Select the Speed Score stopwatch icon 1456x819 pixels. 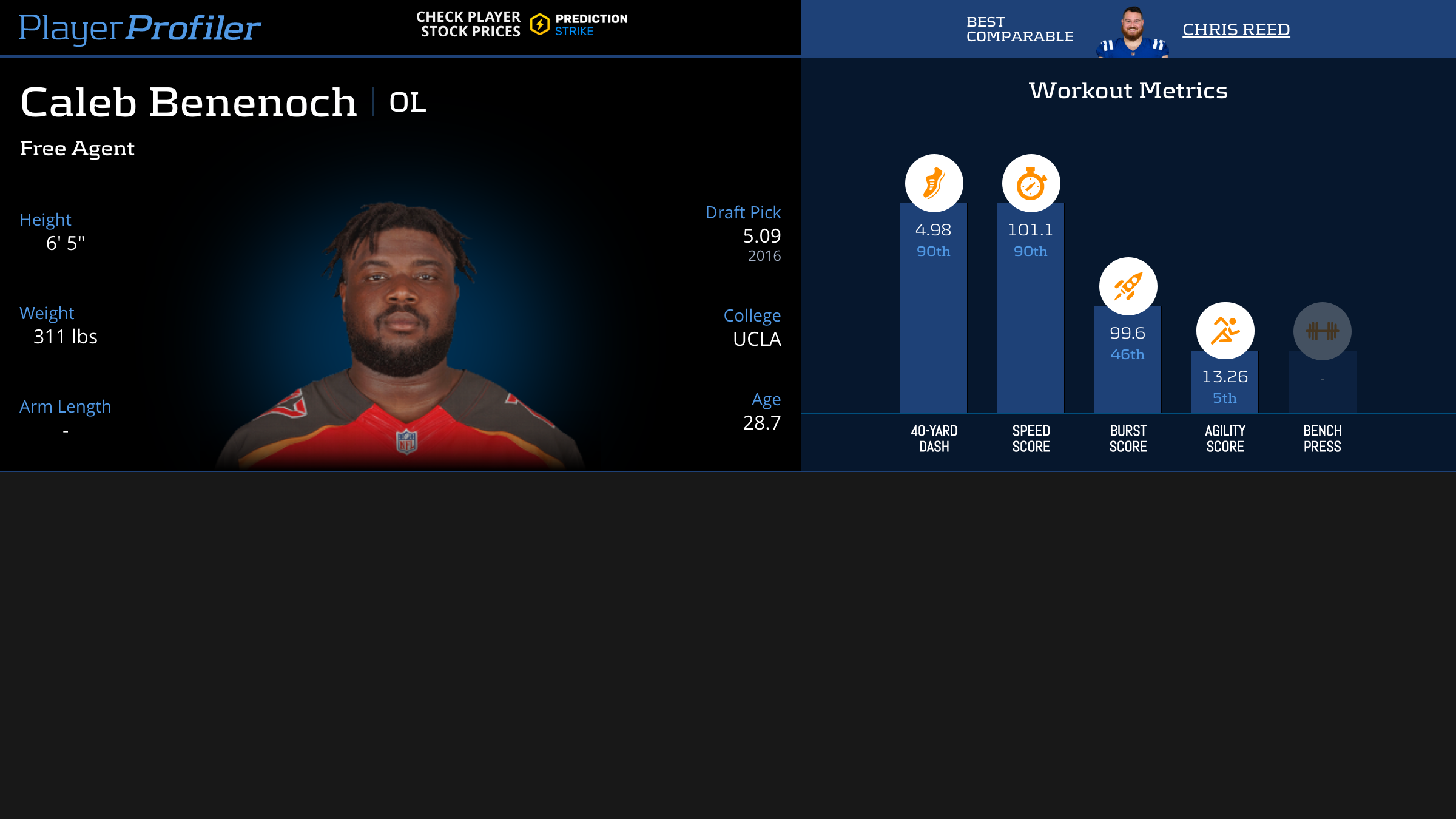click(x=1031, y=183)
